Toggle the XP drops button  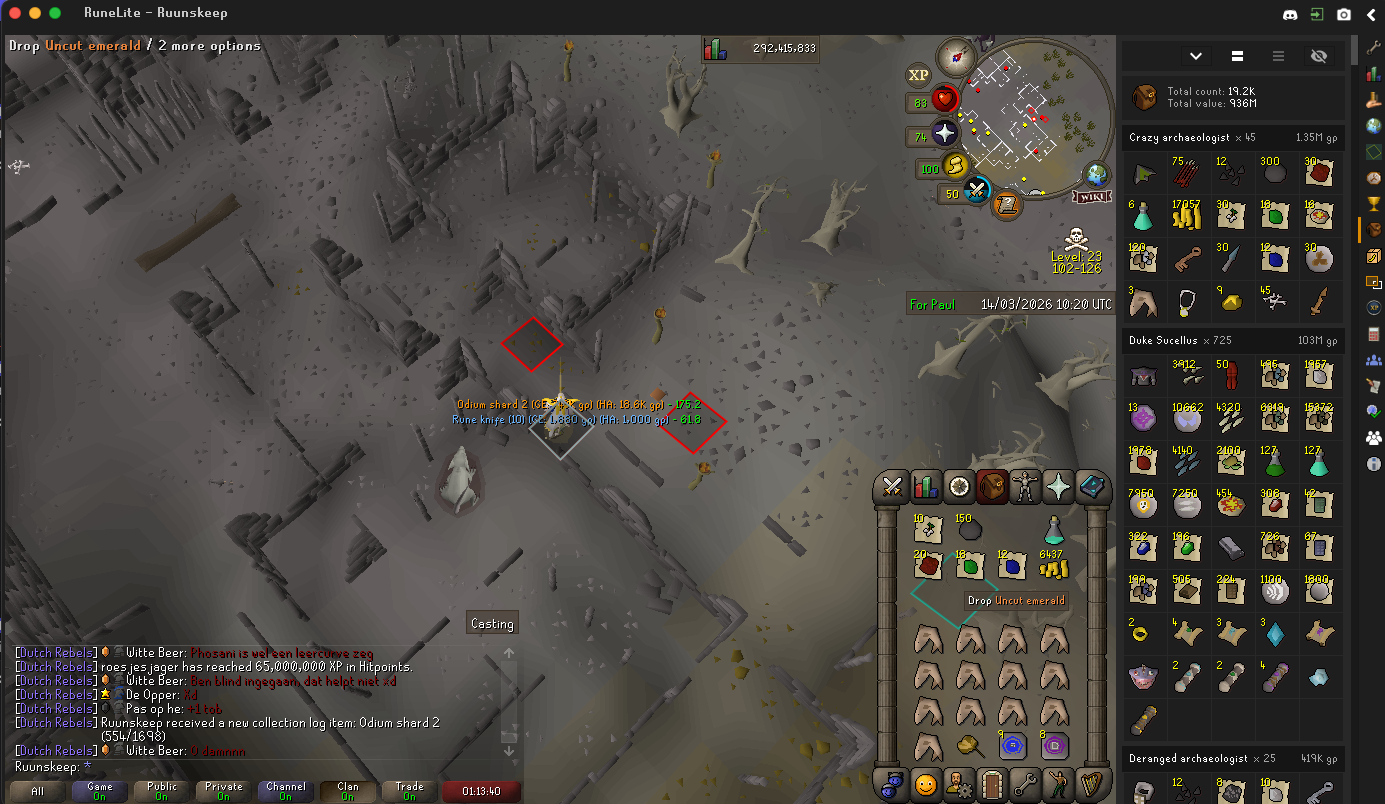(x=918, y=75)
